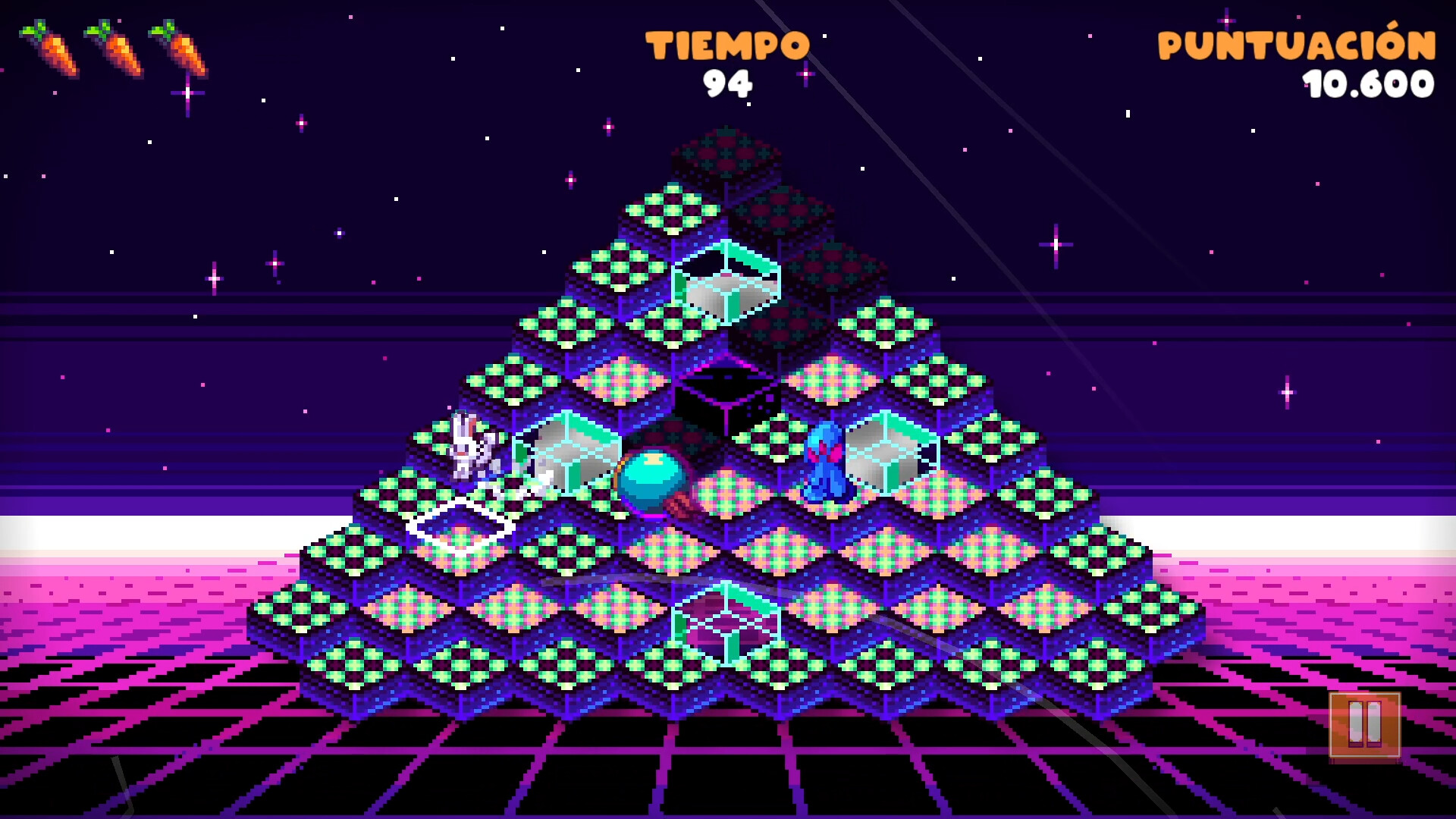Click the teal bouncing ball enemy

(x=654, y=482)
